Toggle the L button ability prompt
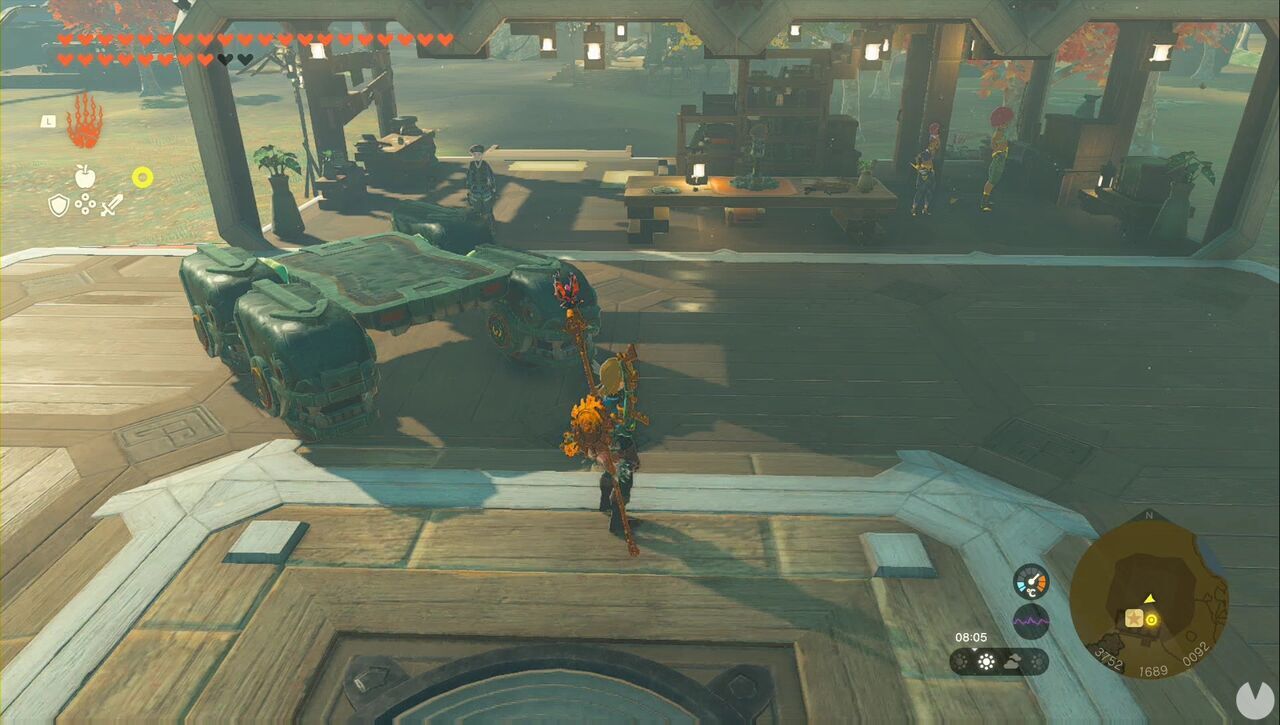 [47, 121]
